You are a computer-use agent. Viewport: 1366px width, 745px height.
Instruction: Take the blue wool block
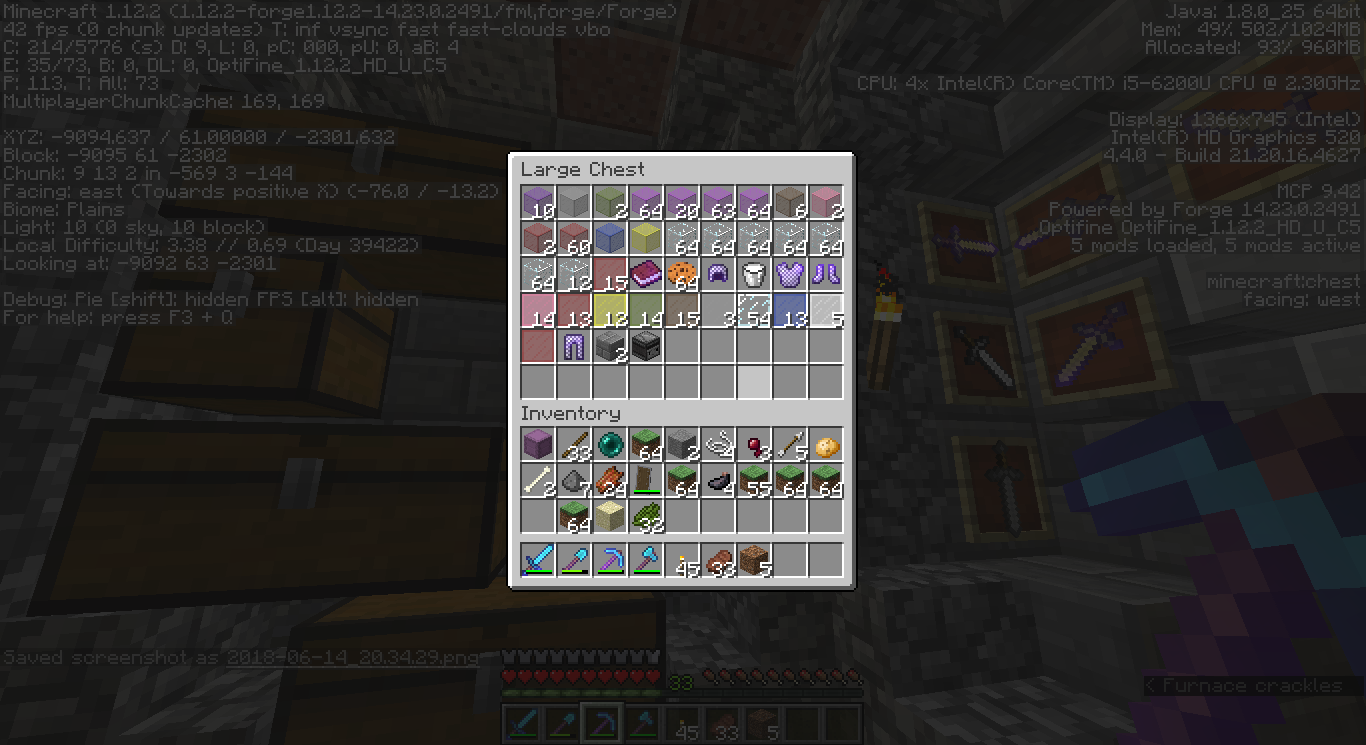pyautogui.click(x=610, y=237)
